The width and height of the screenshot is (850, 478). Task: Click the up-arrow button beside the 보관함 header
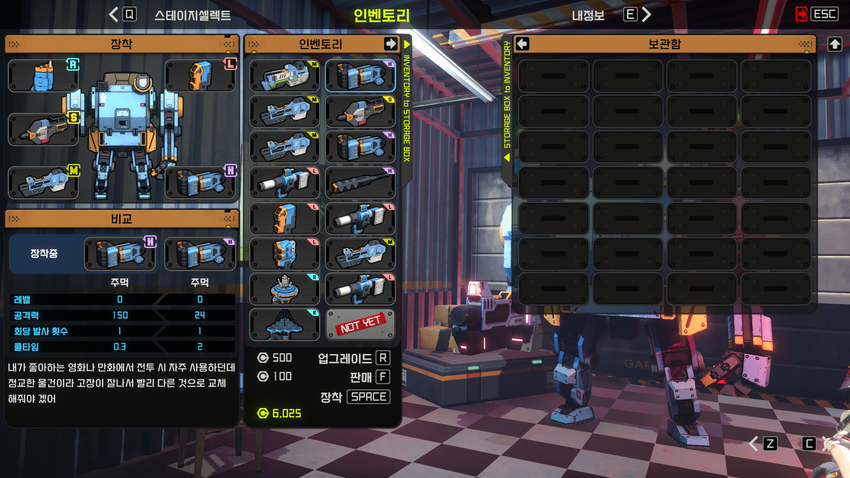point(835,44)
